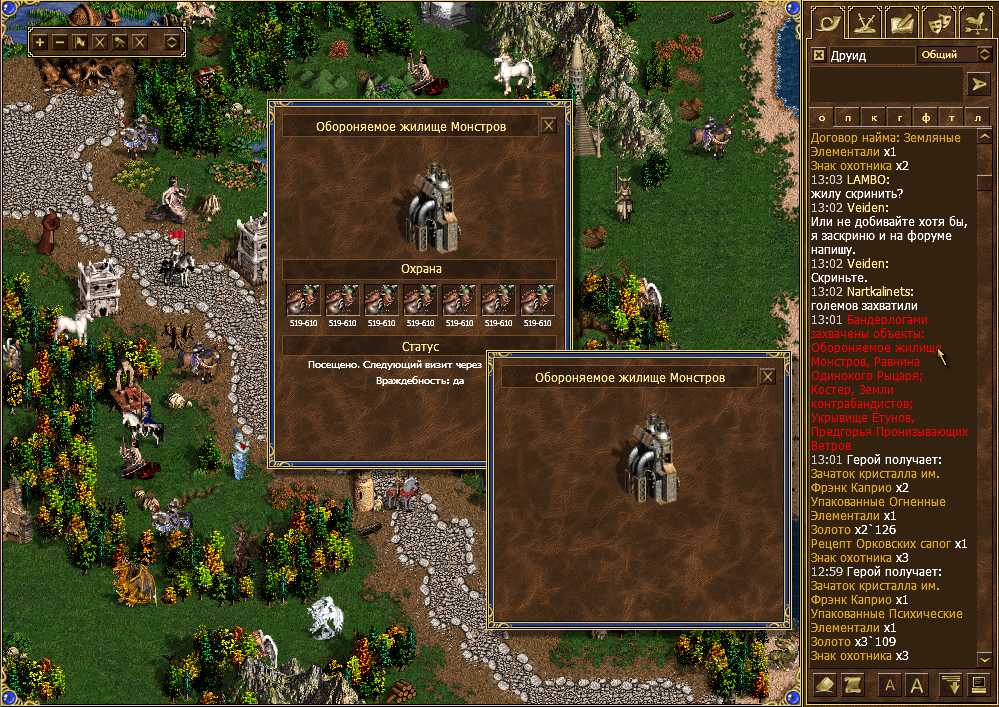Increase chat font with the larger A
This screenshot has width=999, height=707.
click(916, 685)
